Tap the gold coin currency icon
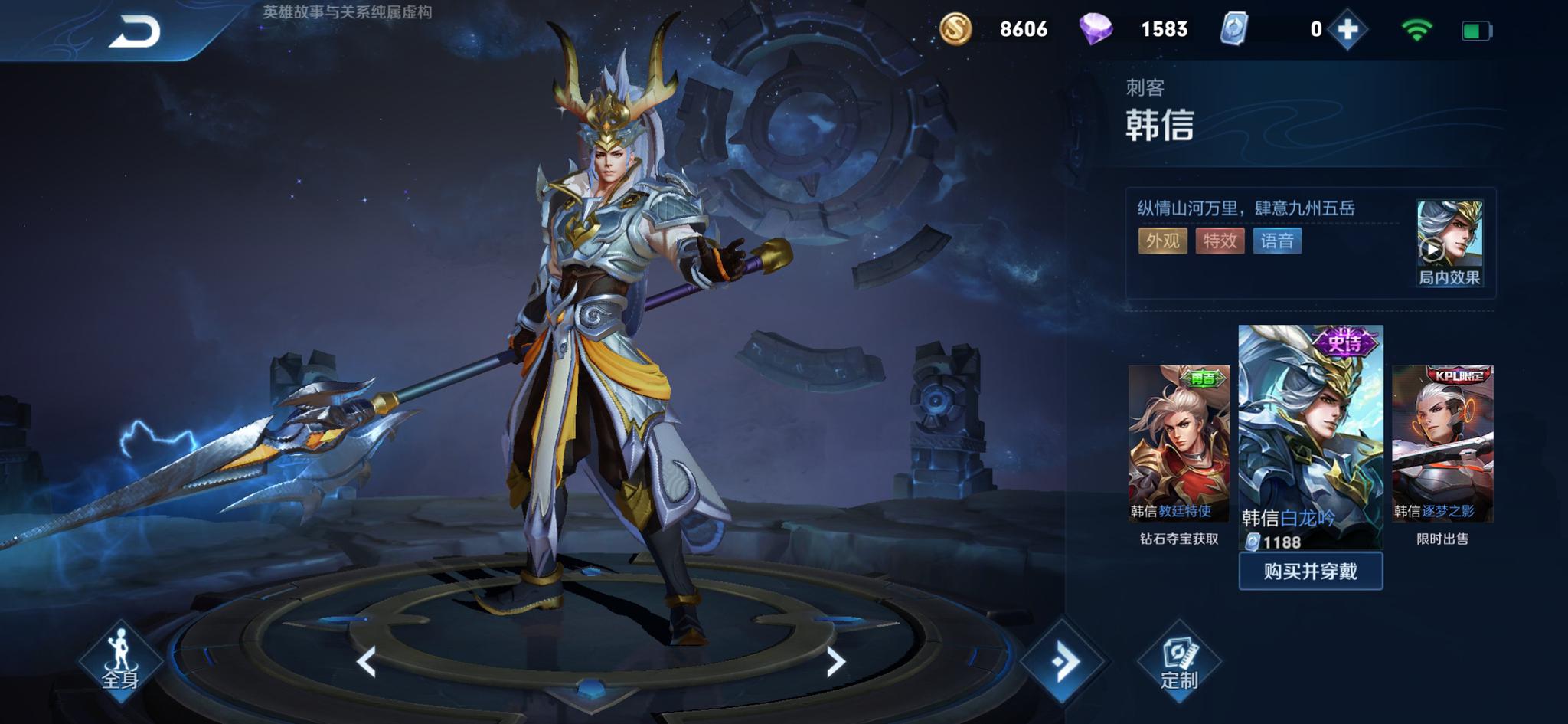 coord(955,30)
